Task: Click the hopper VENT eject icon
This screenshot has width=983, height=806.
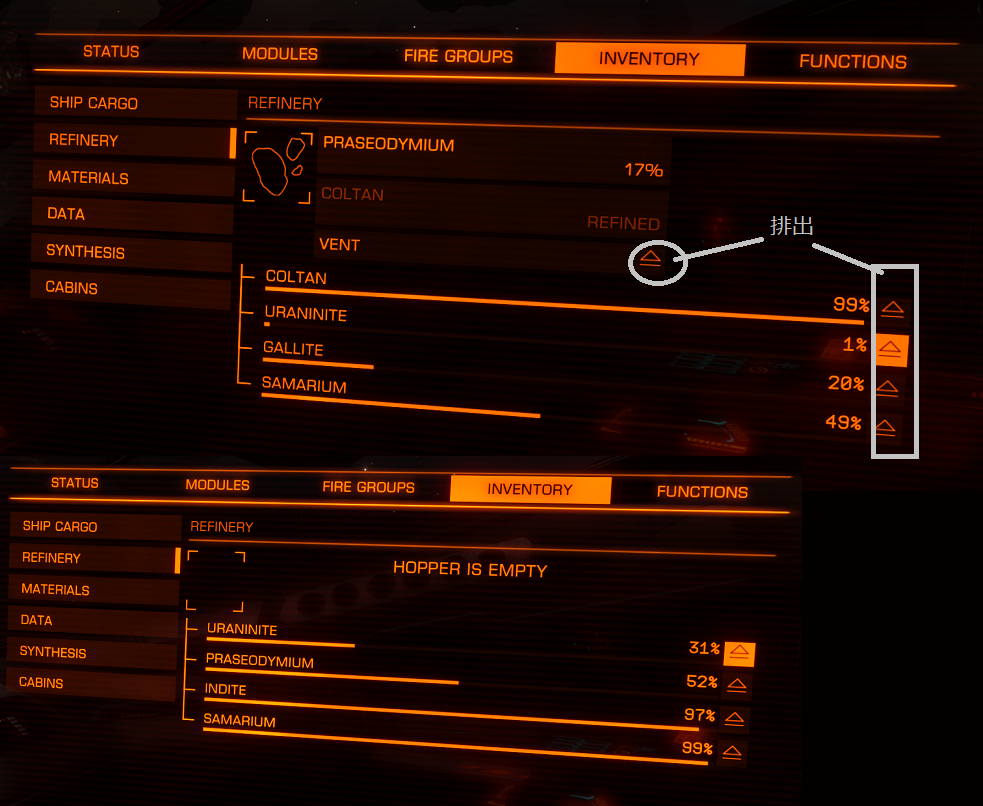Action: 650,258
